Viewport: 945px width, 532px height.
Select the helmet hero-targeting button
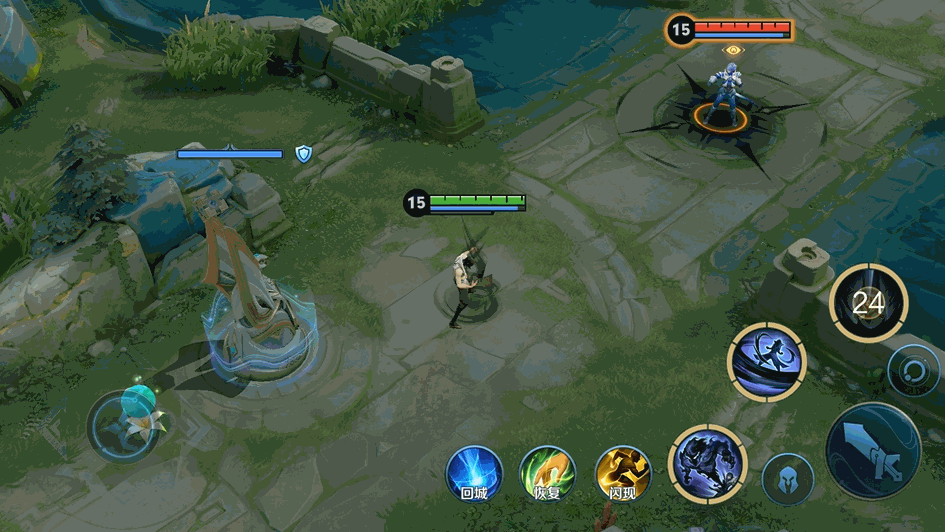coord(787,479)
